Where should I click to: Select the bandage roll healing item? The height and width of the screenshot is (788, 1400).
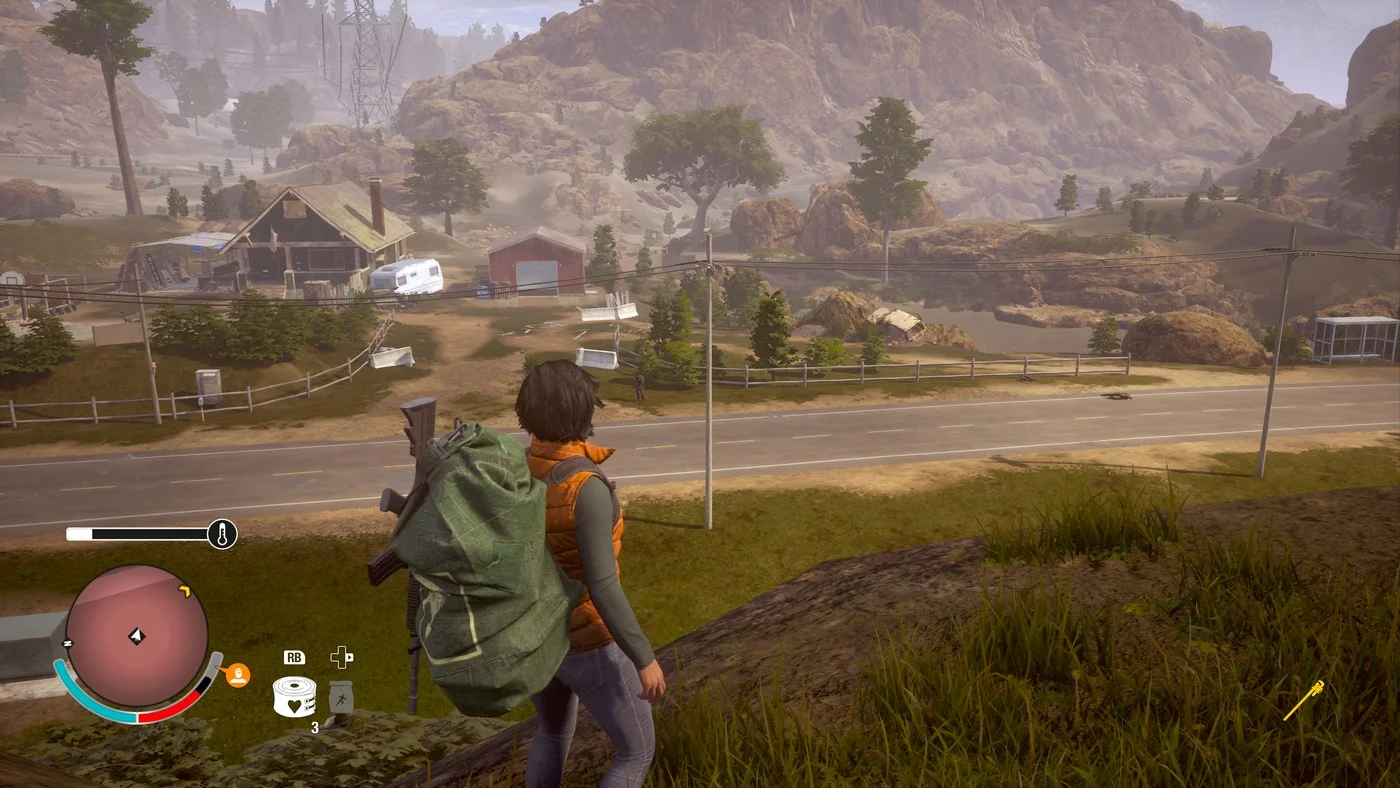coord(294,696)
